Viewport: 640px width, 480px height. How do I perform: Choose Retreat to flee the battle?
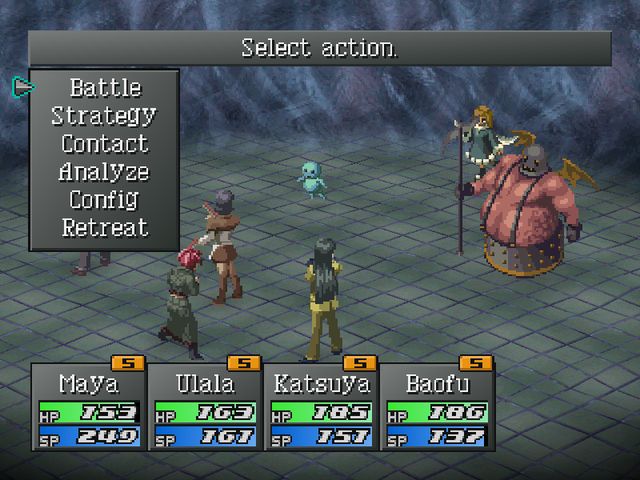click(104, 228)
